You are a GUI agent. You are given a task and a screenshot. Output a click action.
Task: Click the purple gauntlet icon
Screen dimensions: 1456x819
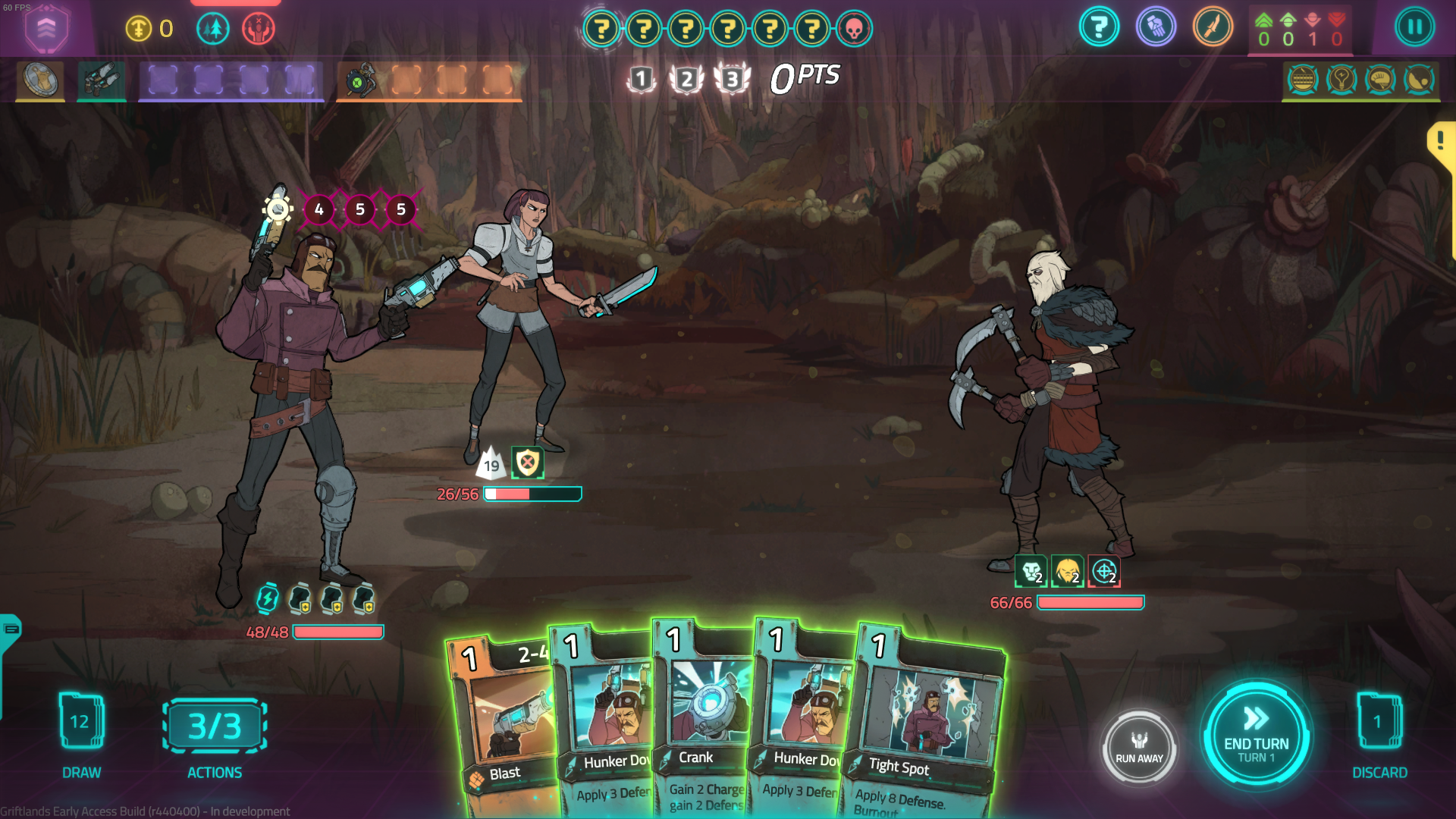1156,28
